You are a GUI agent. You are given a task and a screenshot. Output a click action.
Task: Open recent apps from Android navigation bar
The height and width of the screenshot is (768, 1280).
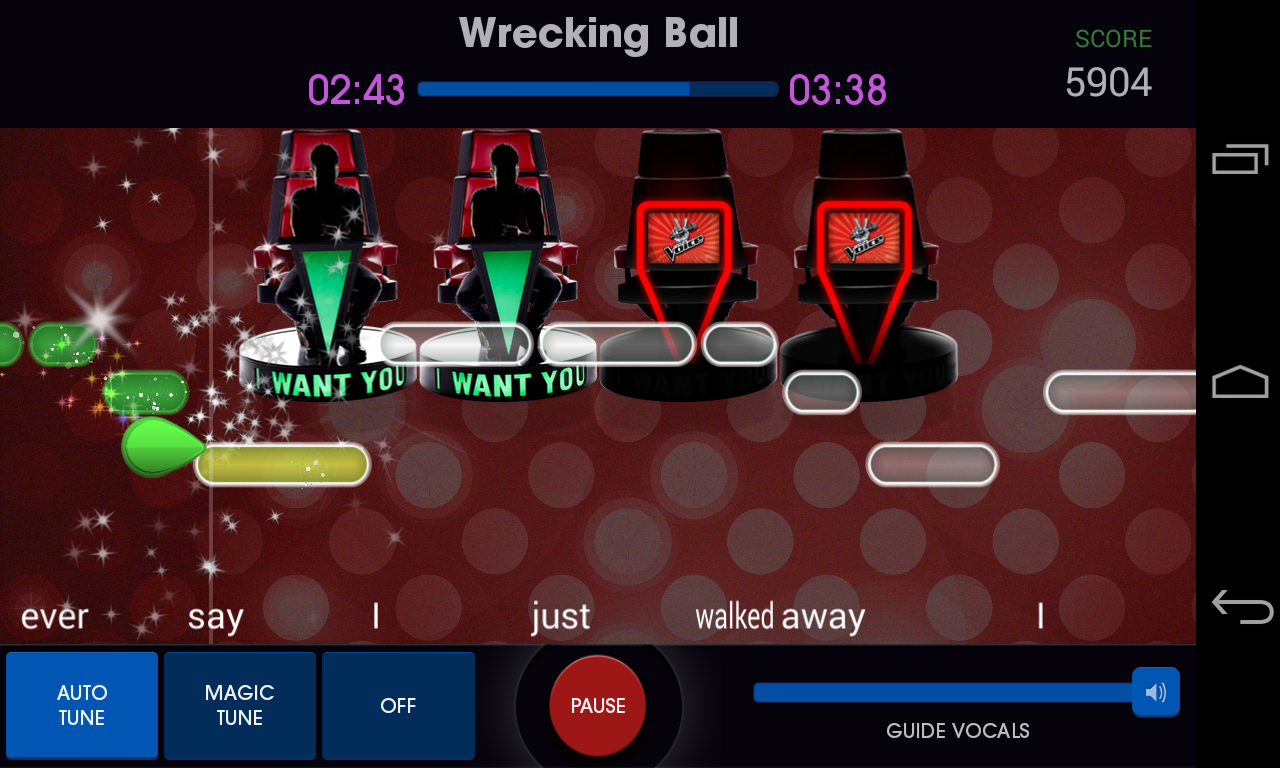1239,158
